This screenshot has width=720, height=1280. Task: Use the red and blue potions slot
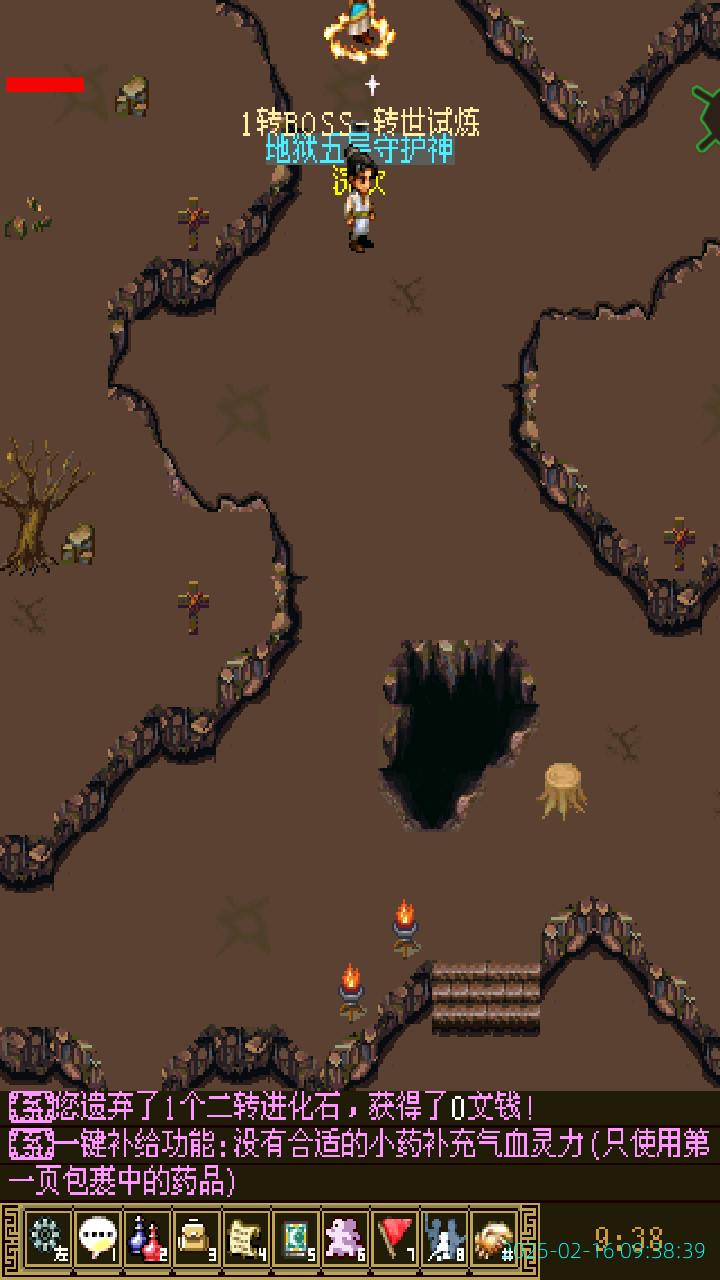(146, 1238)
